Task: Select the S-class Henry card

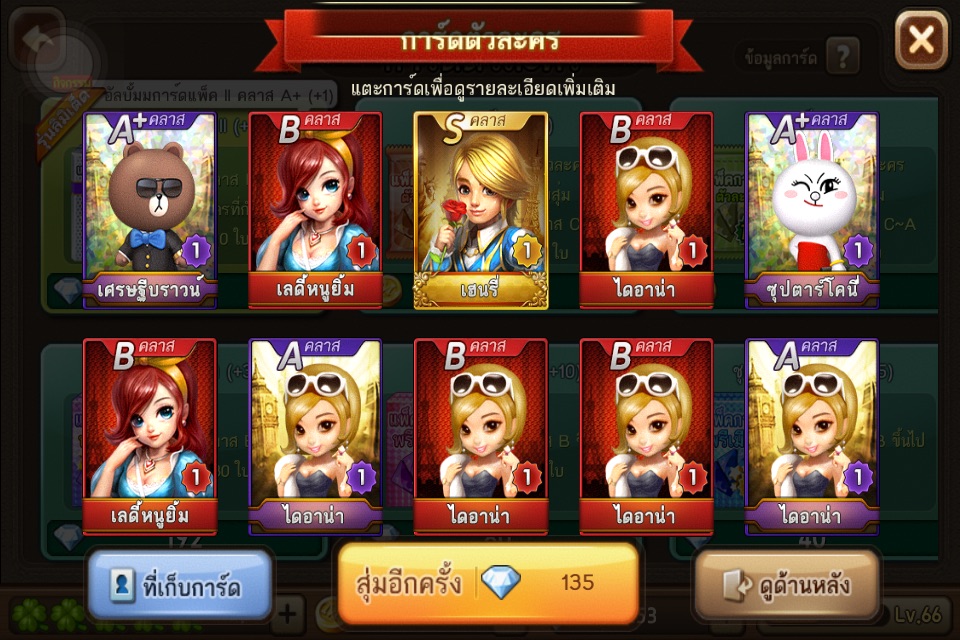Action: coord(480,208)
